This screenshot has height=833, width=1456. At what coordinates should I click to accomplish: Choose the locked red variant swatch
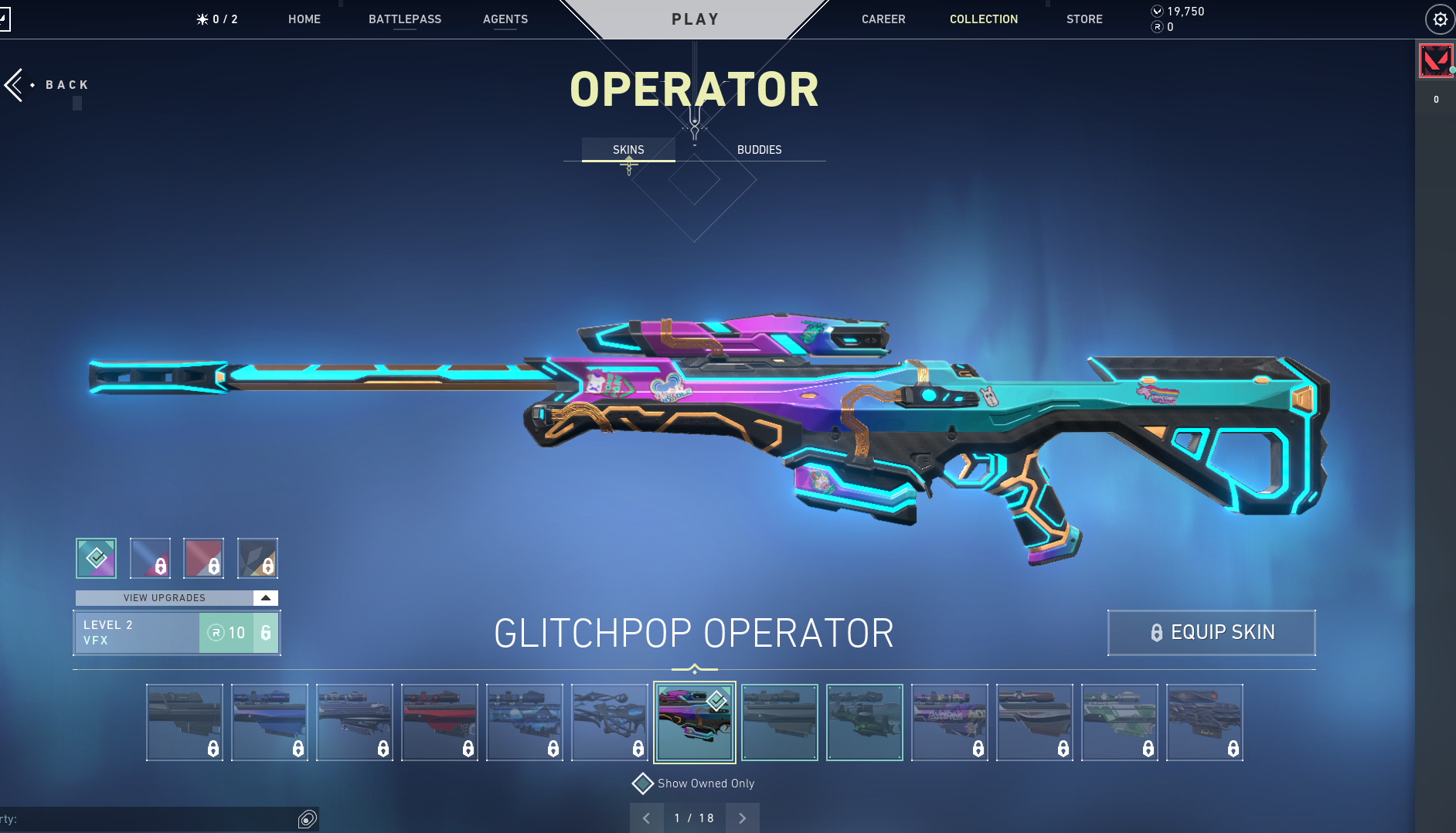(203, 558)
